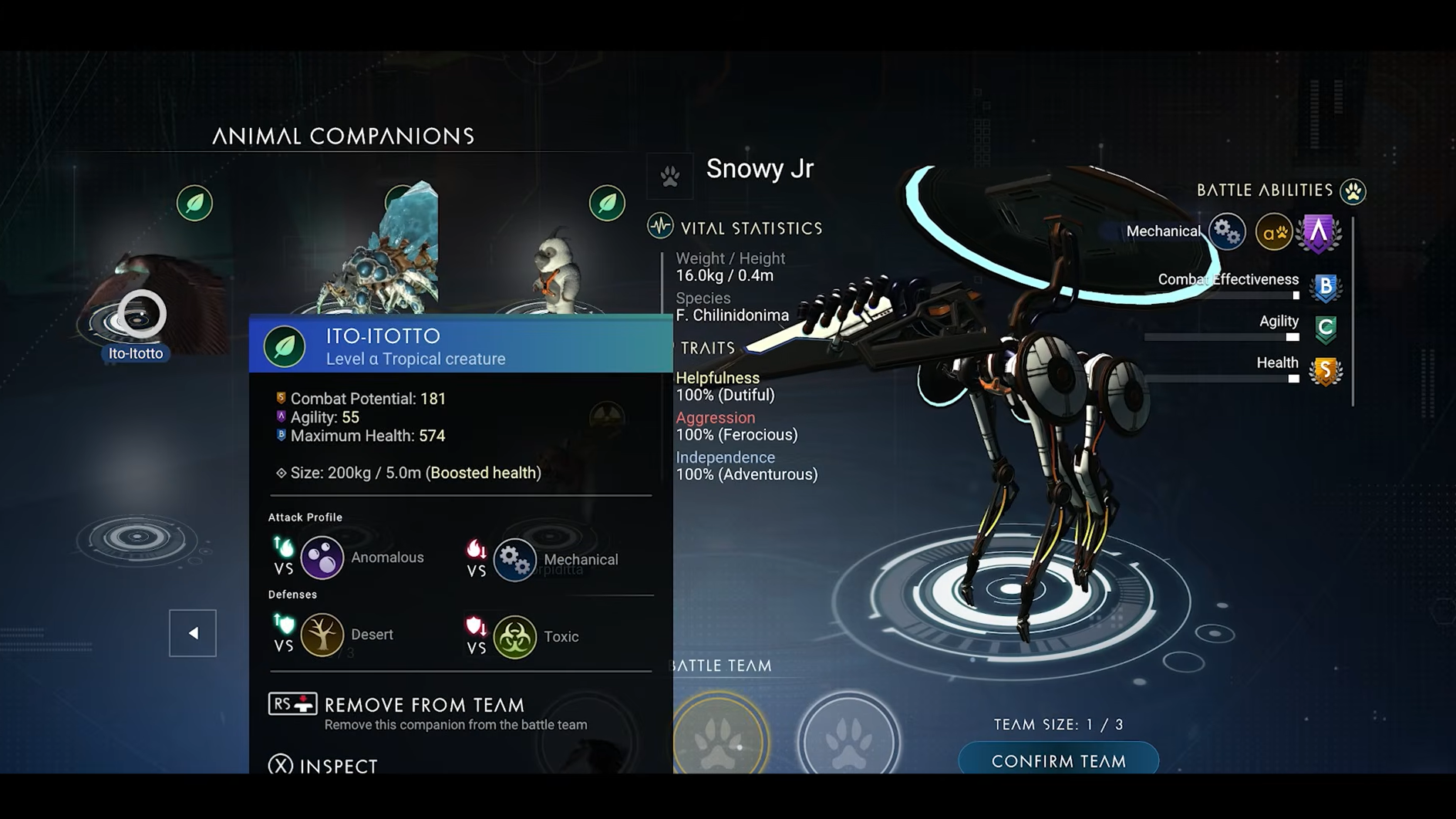1456x819 pixels.
Task: Select the gold-highlighted battle team paw slot
Action: 720,739
